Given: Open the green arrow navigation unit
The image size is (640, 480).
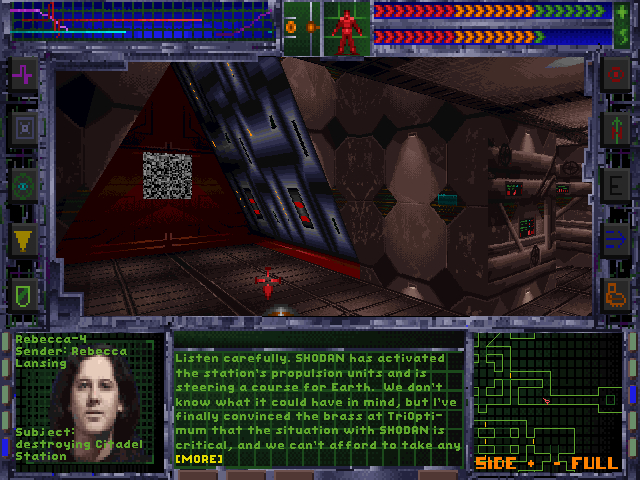Looking at the screenshot, I should (x=615, y=128).
